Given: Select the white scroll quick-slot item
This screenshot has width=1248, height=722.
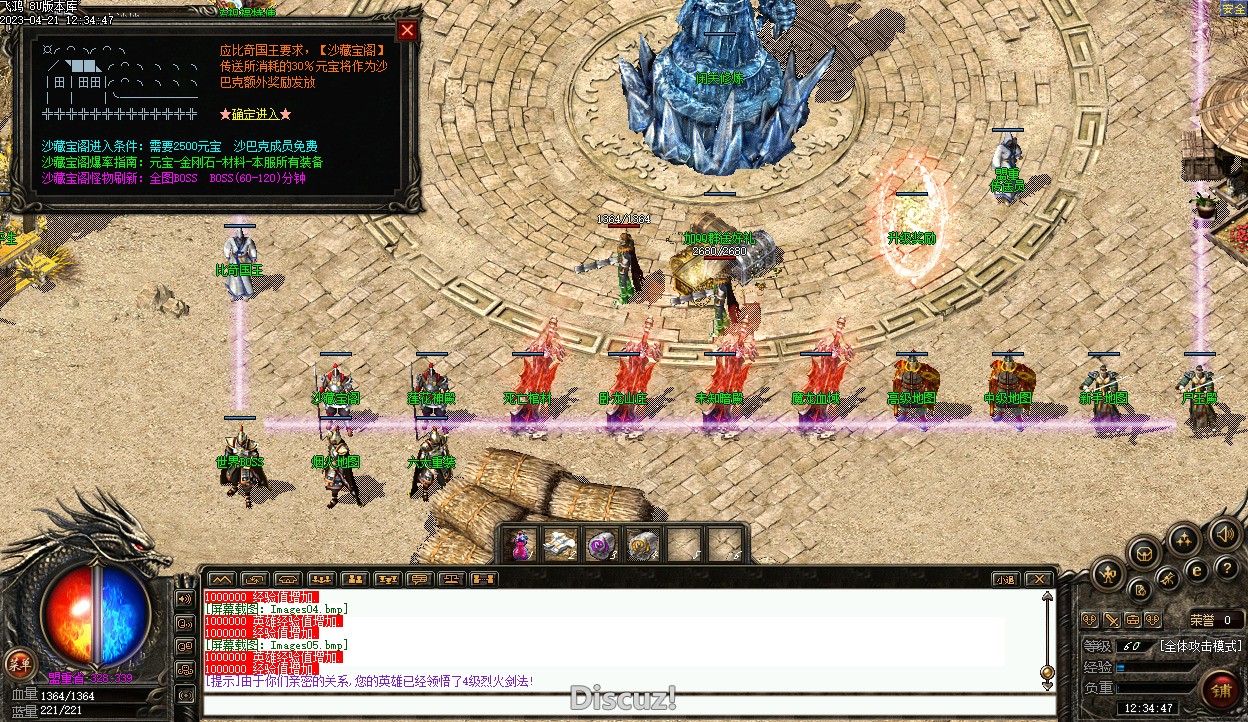Looking at the screenshot, I should 560,545.
